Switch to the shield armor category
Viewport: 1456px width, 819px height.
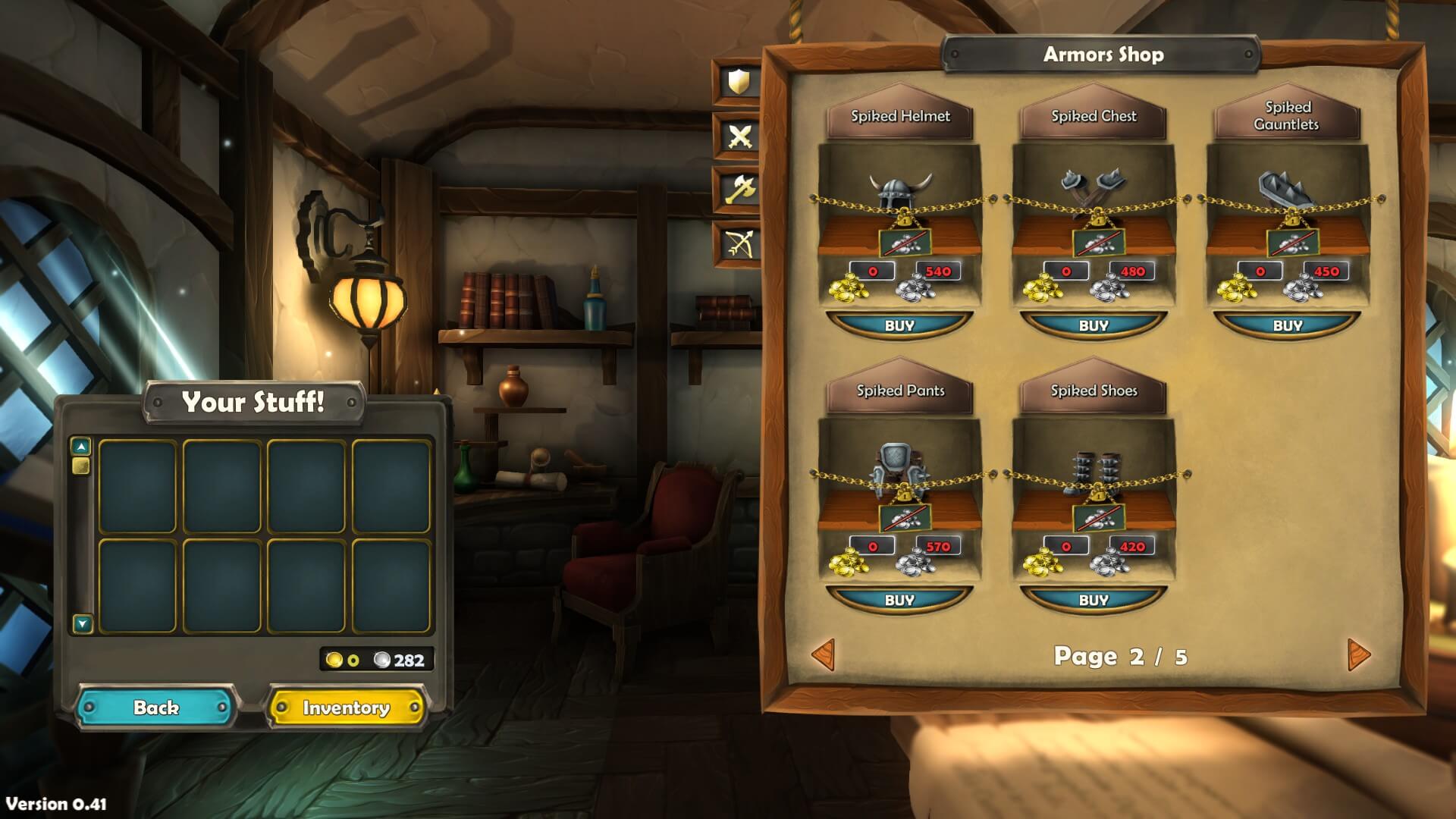[x=739, y=82]
